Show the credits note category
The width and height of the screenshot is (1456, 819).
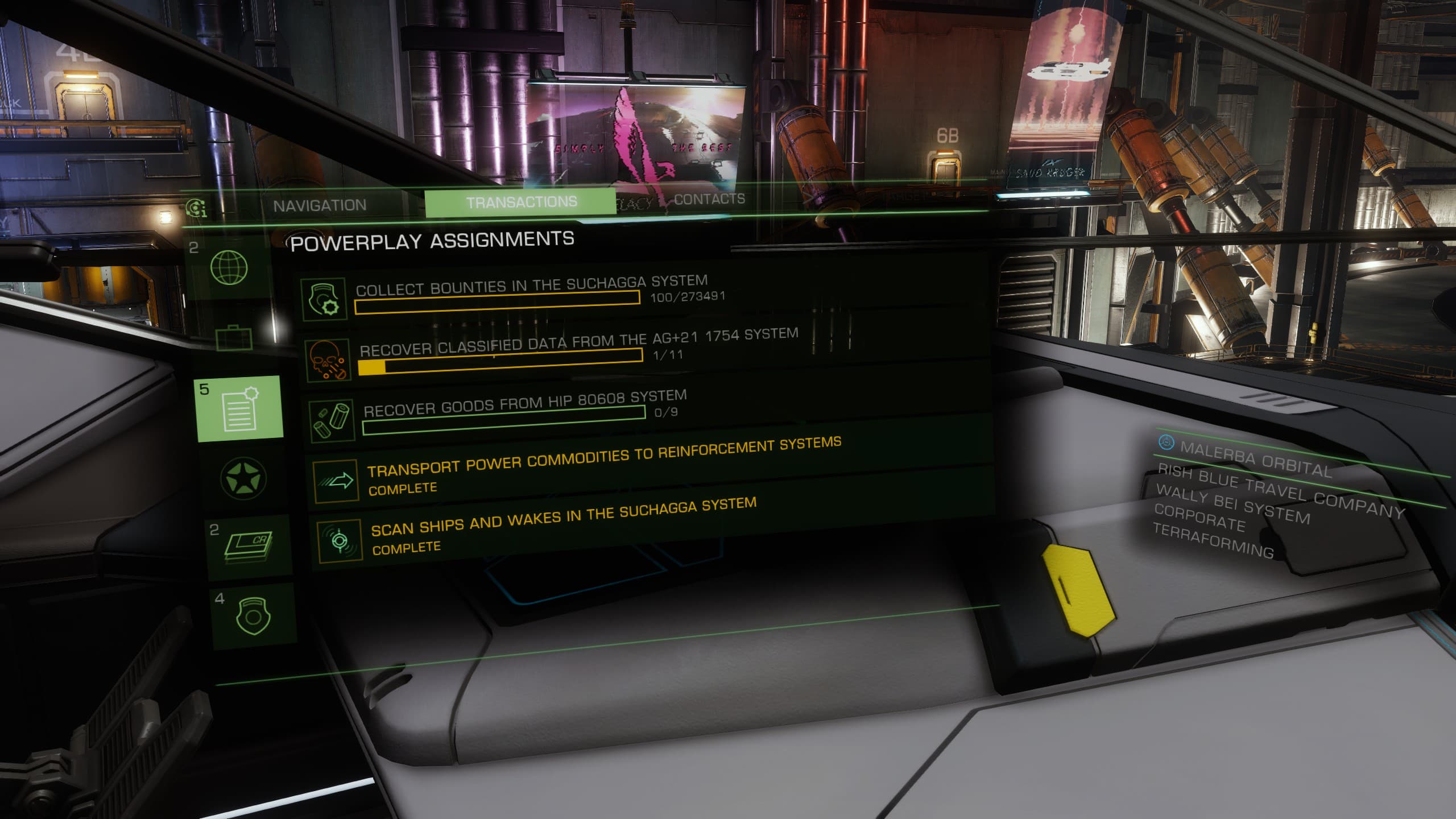coord(249,547)
